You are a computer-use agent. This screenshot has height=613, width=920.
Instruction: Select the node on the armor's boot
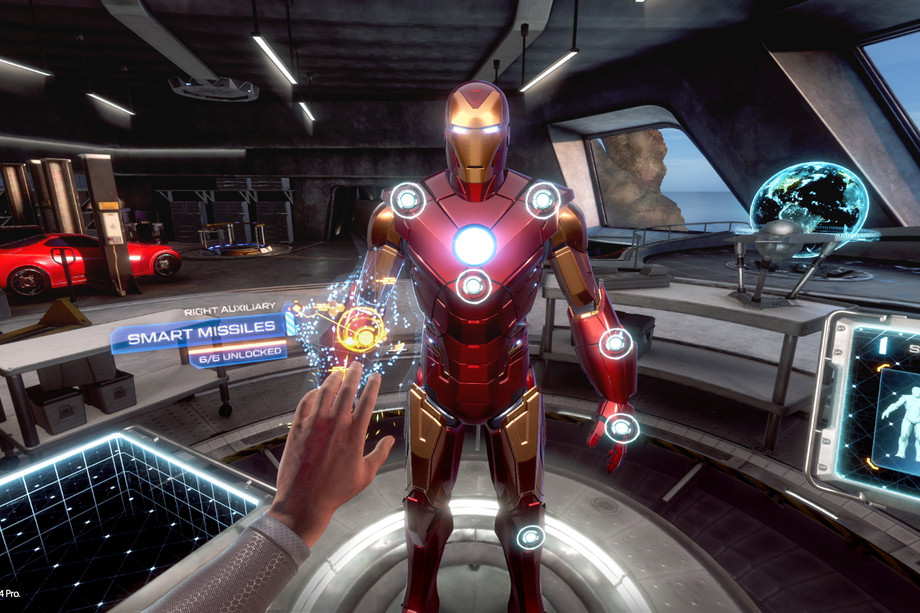pos(530,537)
